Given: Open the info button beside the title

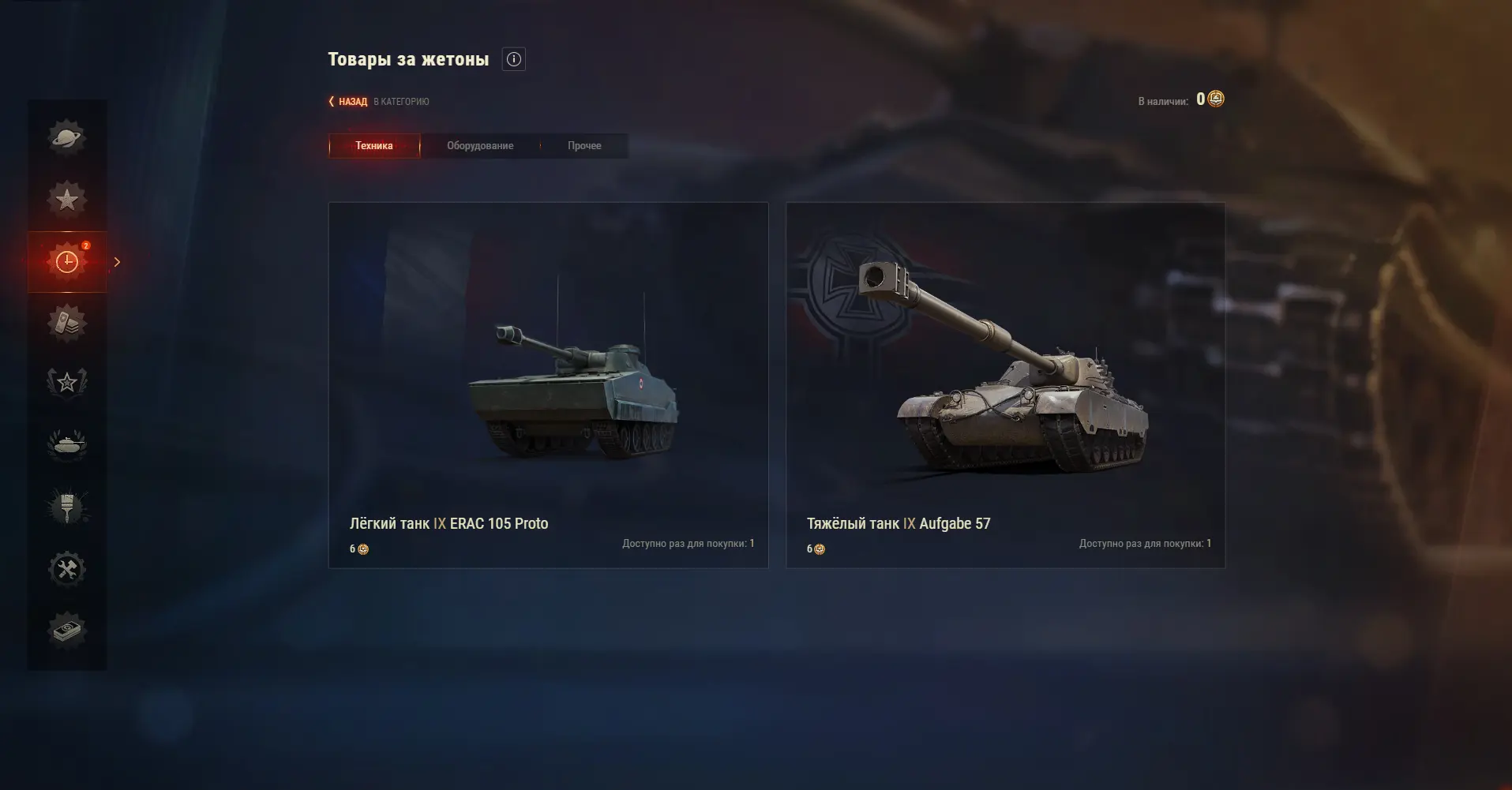Looking at the screenshot, I should coord(514,59).
